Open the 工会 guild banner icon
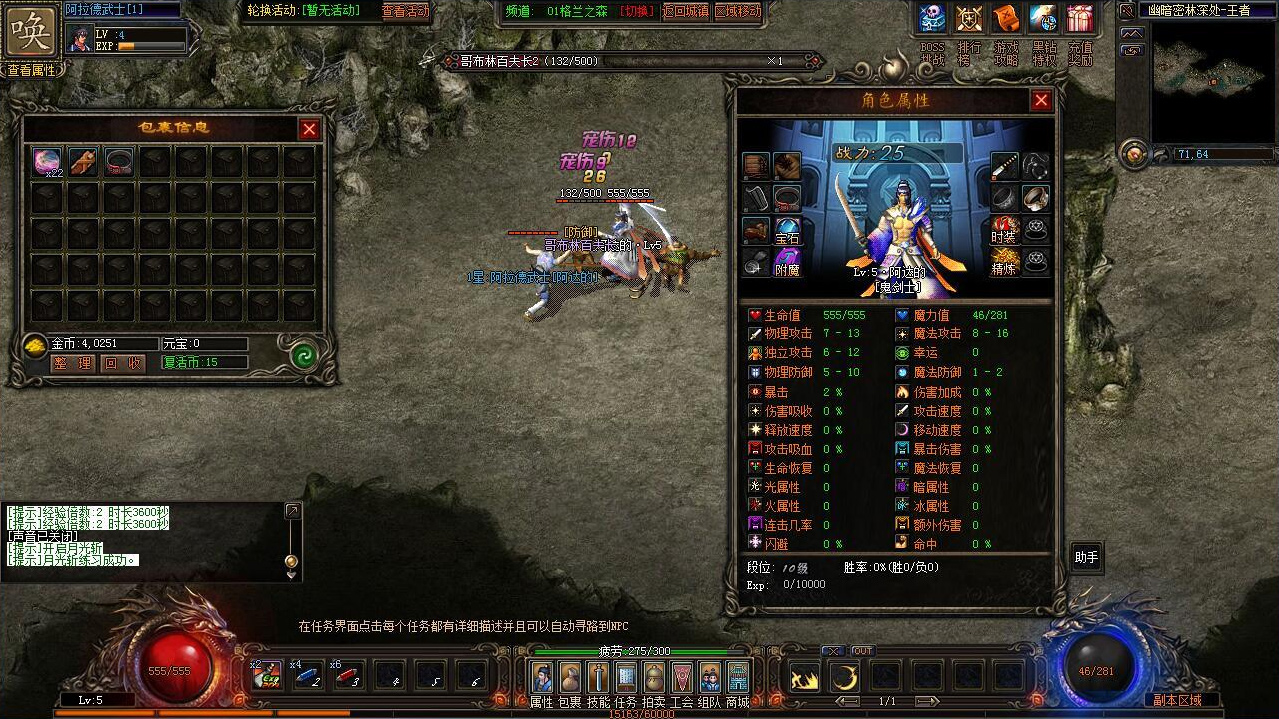The height and width of the screenshot is (719, 1279). [x=682, y=677]
